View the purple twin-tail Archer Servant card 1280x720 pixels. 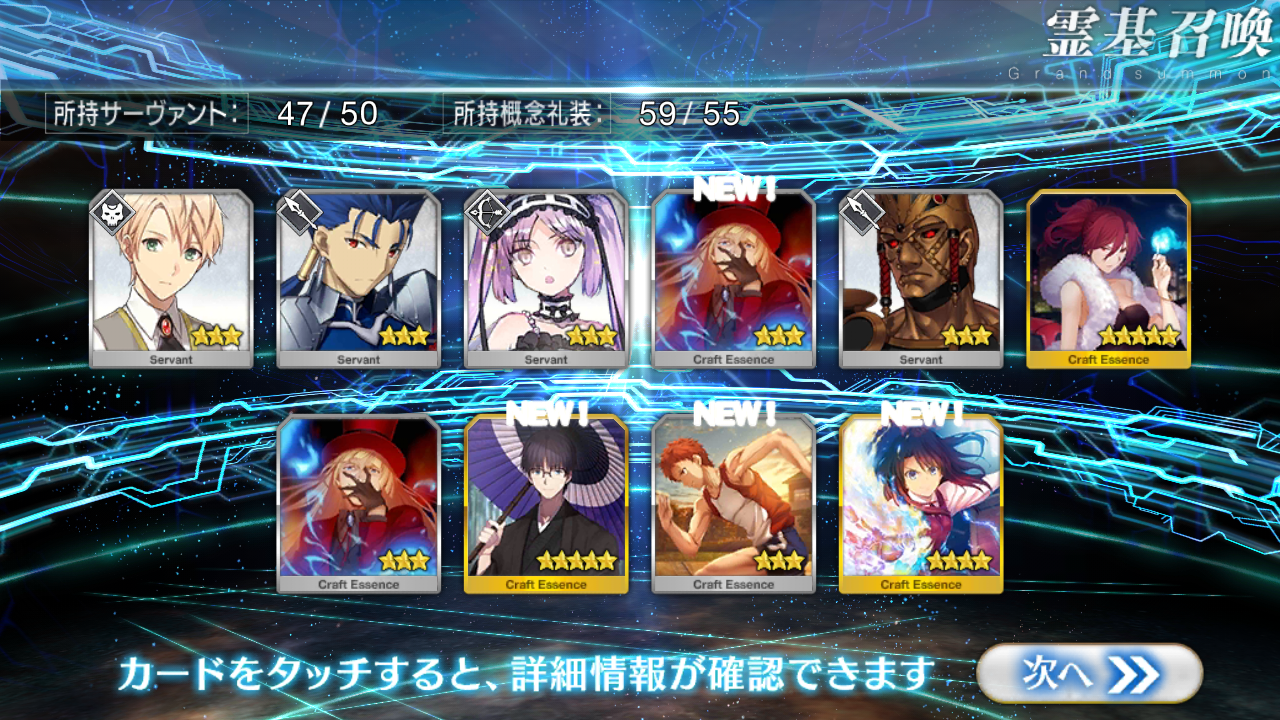point(546,275)
